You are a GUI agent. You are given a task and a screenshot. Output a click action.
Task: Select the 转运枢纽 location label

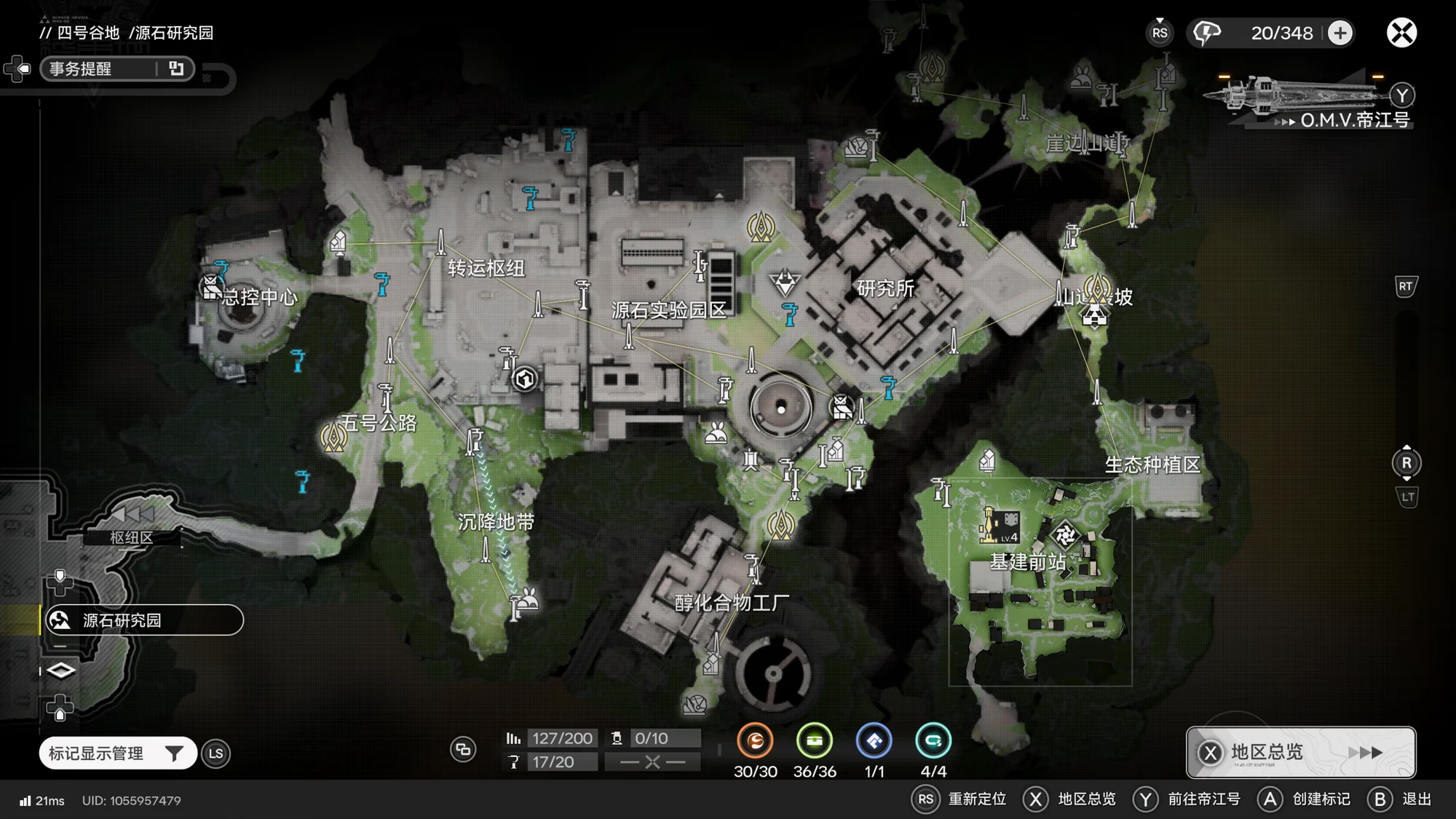(x=486, y=268)
